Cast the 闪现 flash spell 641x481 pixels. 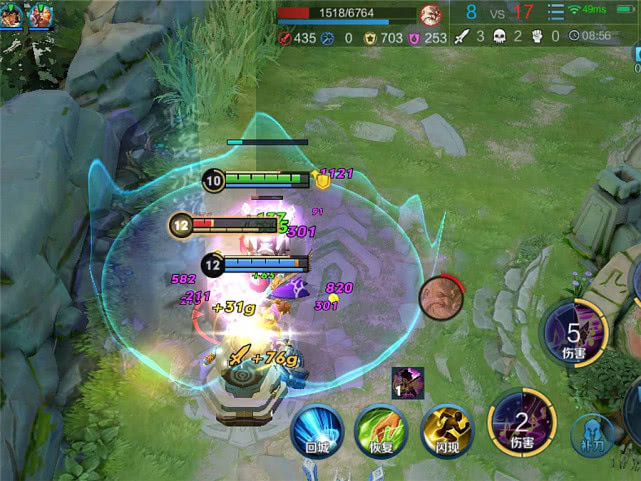pyautogui.click(x=446, y=430)
